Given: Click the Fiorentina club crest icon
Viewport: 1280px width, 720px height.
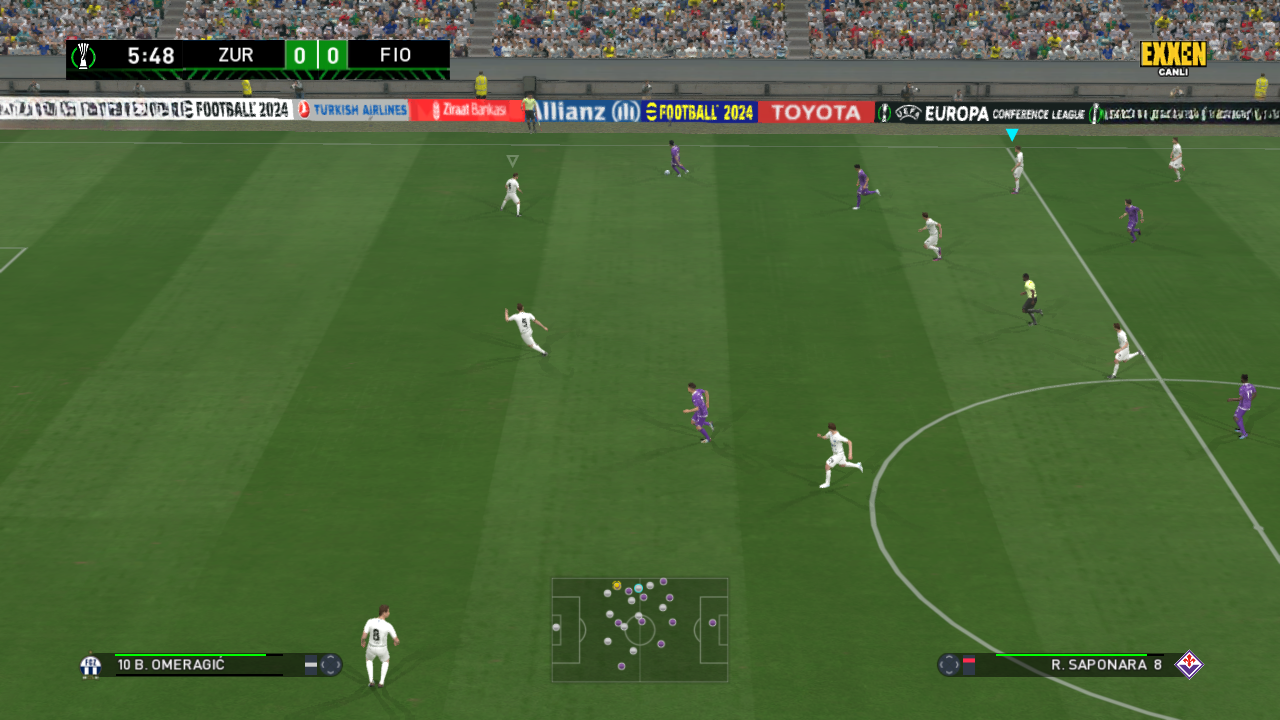Looking at the screenshot, I should pyautogui.click(x=1189, y=665).
